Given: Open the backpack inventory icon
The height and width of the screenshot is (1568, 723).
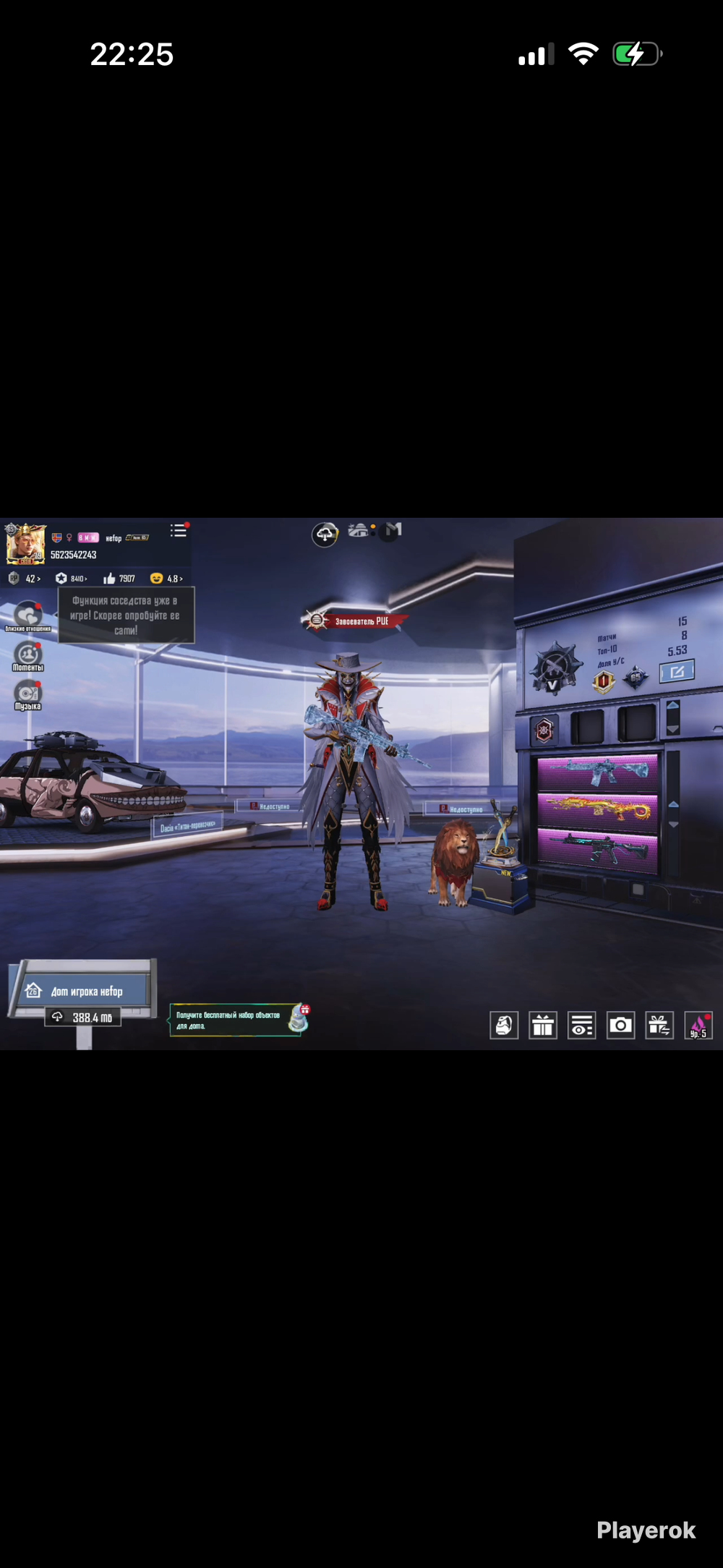Looking at the screenshot, I should [504, 1025].
